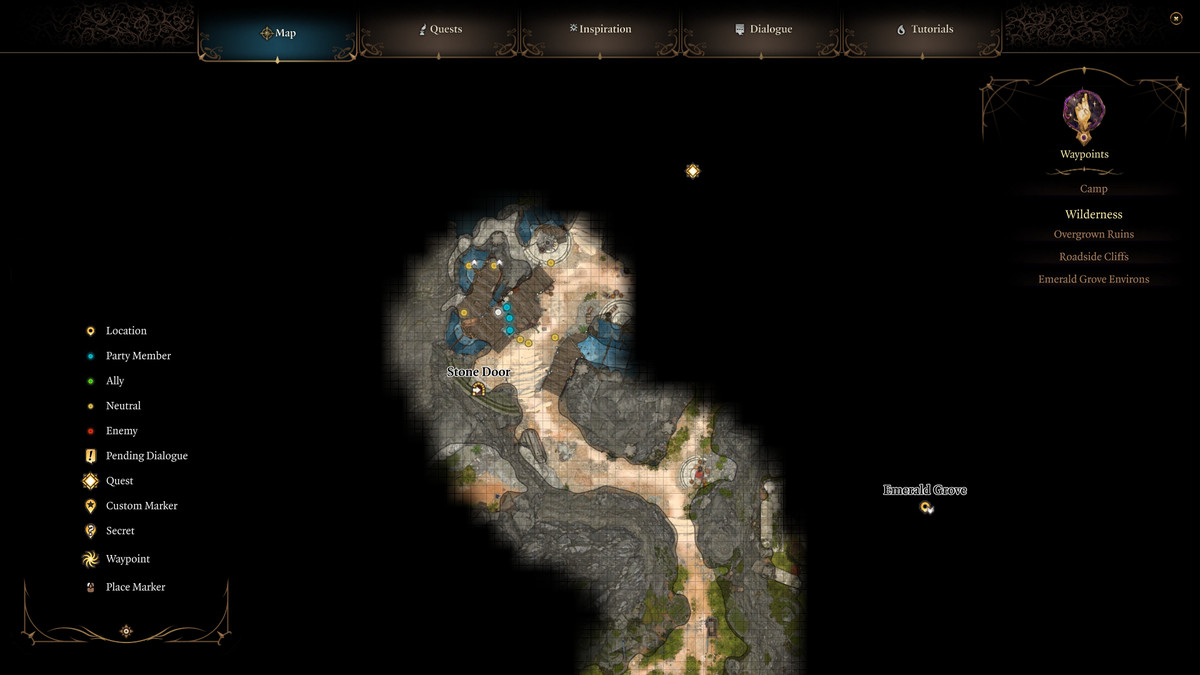Select the Emerald Grove location marker
The height and width of the screenshot is (675, 1200).
(x=926, y=507)
